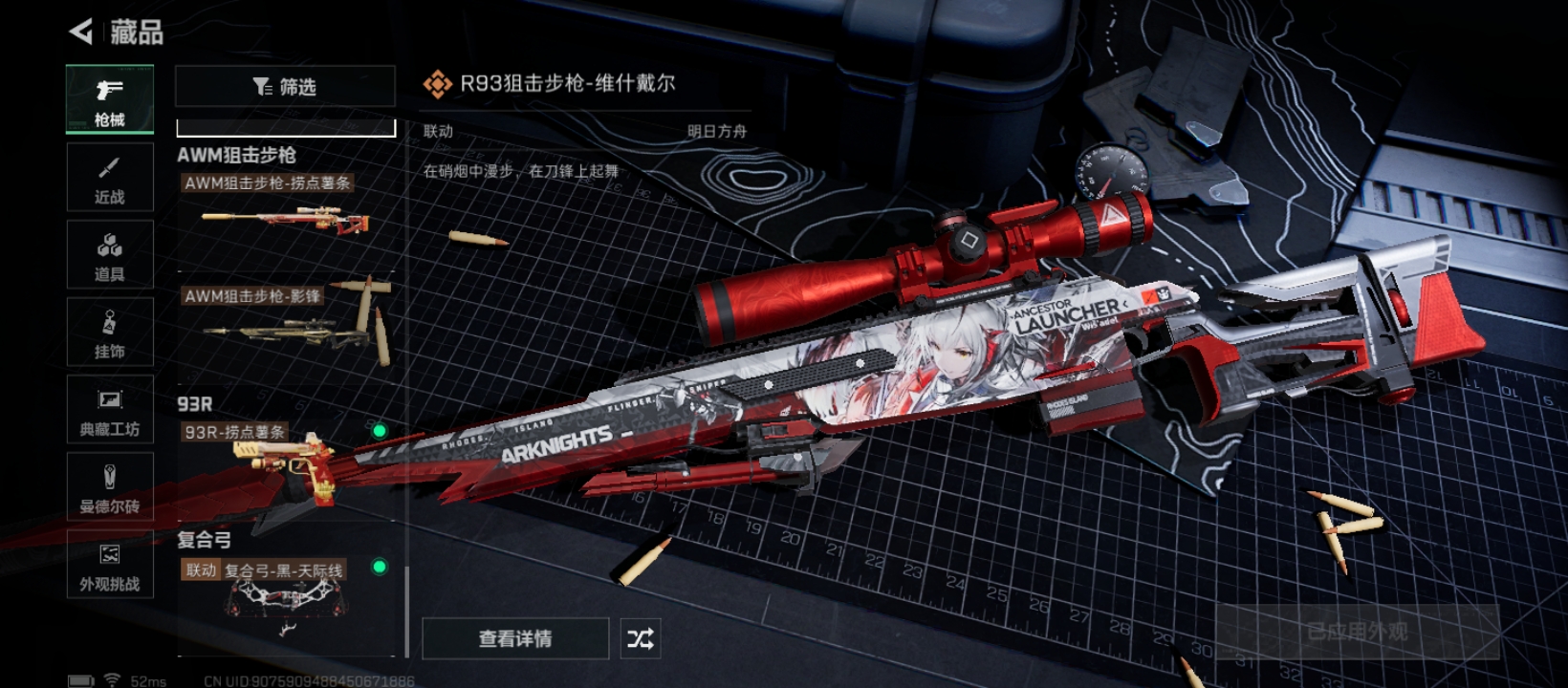
Task: Switch to the 曼德尔砖 tab
Action: (110, 487)
